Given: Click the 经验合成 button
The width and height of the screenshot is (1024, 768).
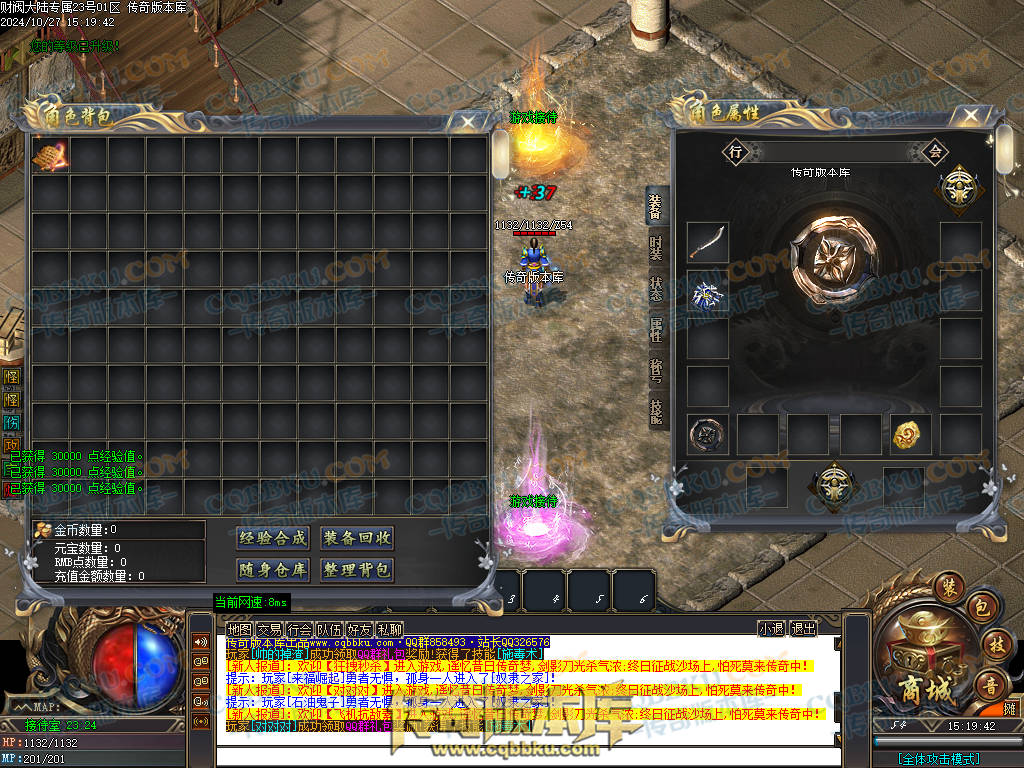Looking at the screenshot, I should point(273,538).
